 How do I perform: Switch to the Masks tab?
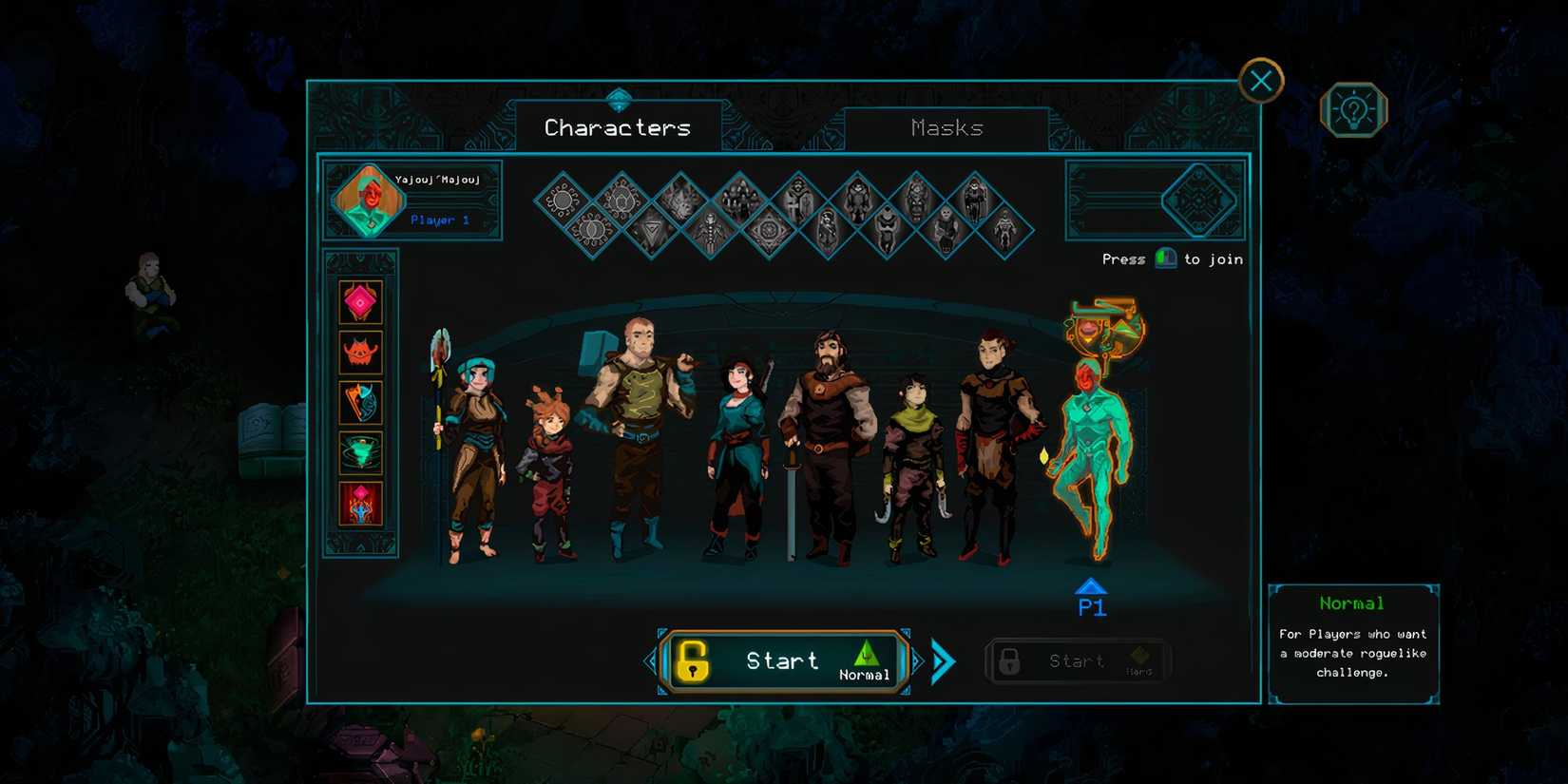tap(946, 127)
